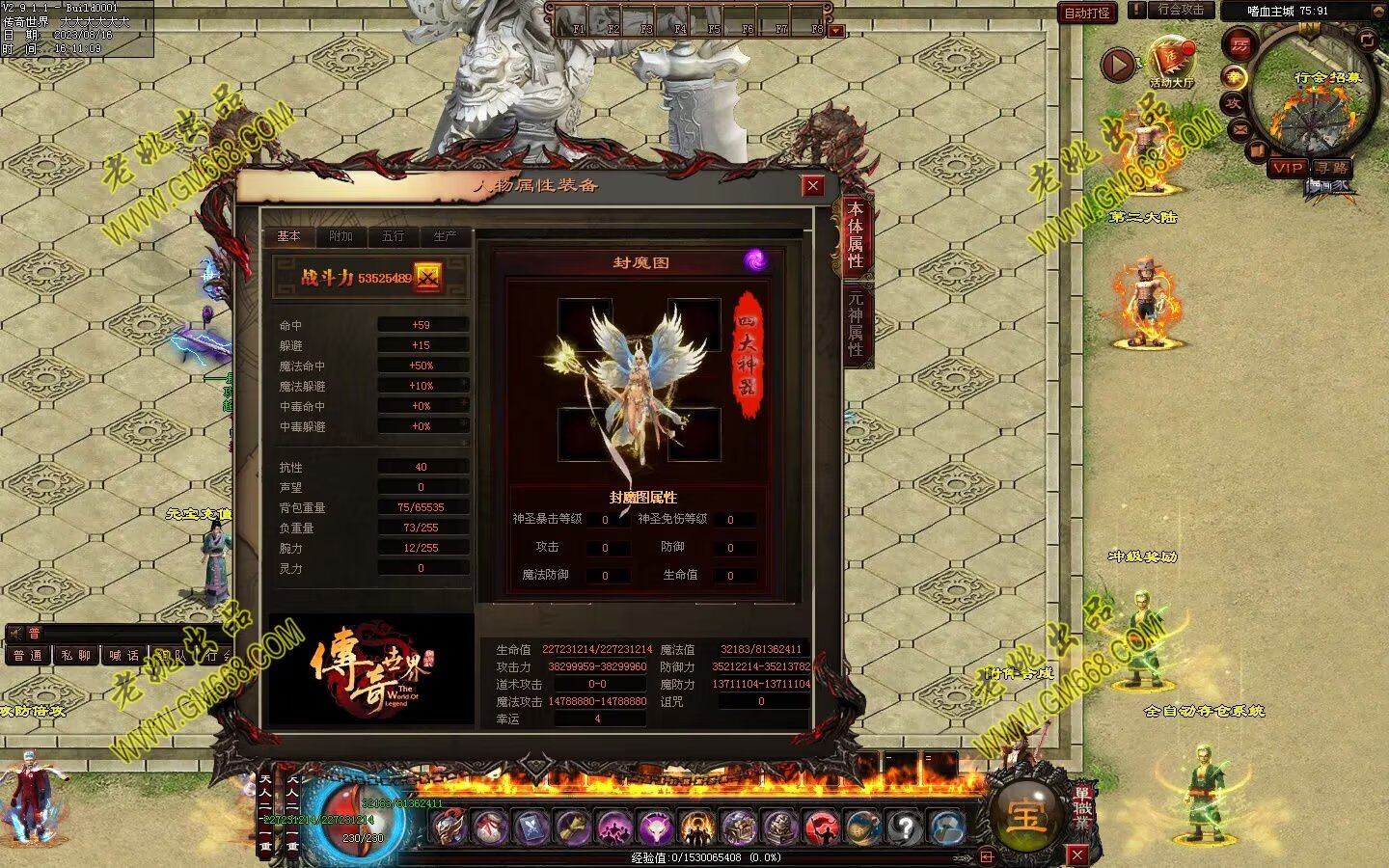
Task: Toggle the 自动打怪 auto-fight button
Action: coord(1087,13)
